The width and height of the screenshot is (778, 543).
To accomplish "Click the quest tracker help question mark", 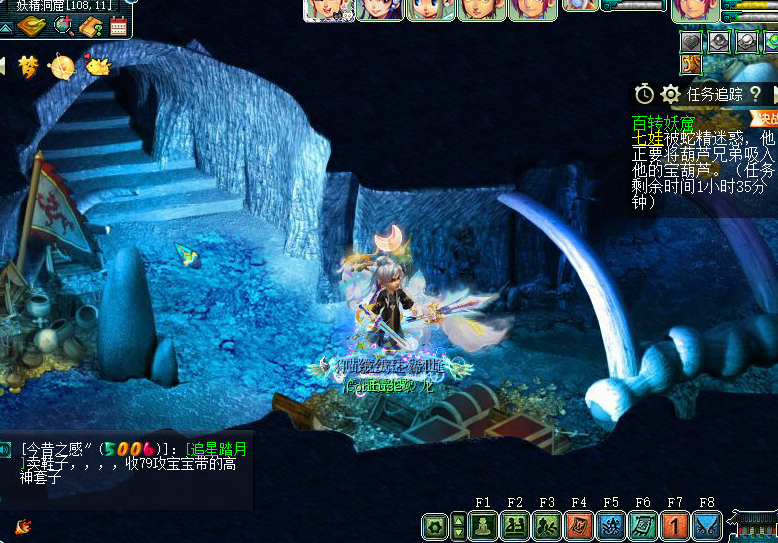I will pos(756,94).
